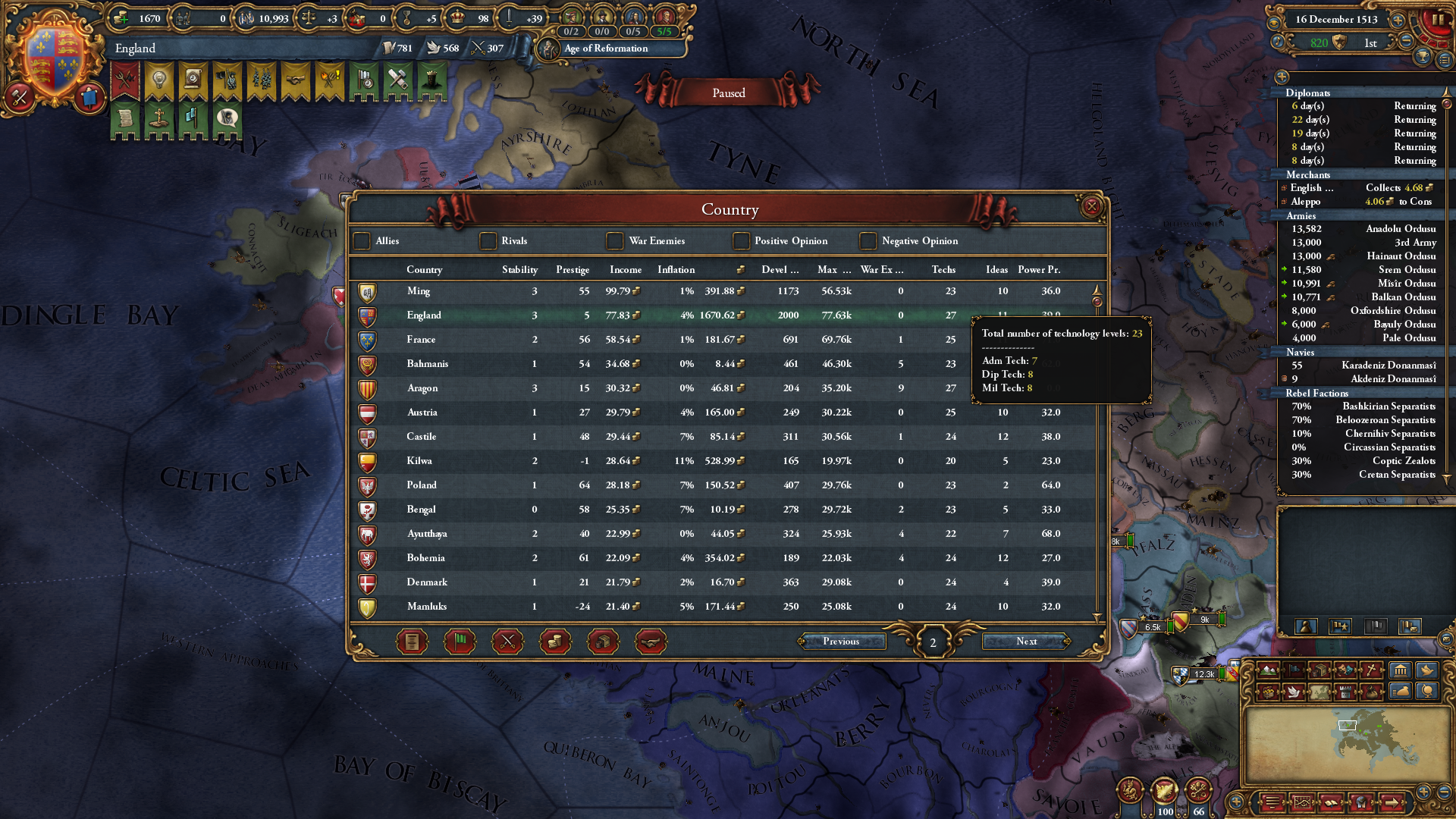Click the Next page button
This screenshot has width=1456, height=819.
(x=1026, y=642)
